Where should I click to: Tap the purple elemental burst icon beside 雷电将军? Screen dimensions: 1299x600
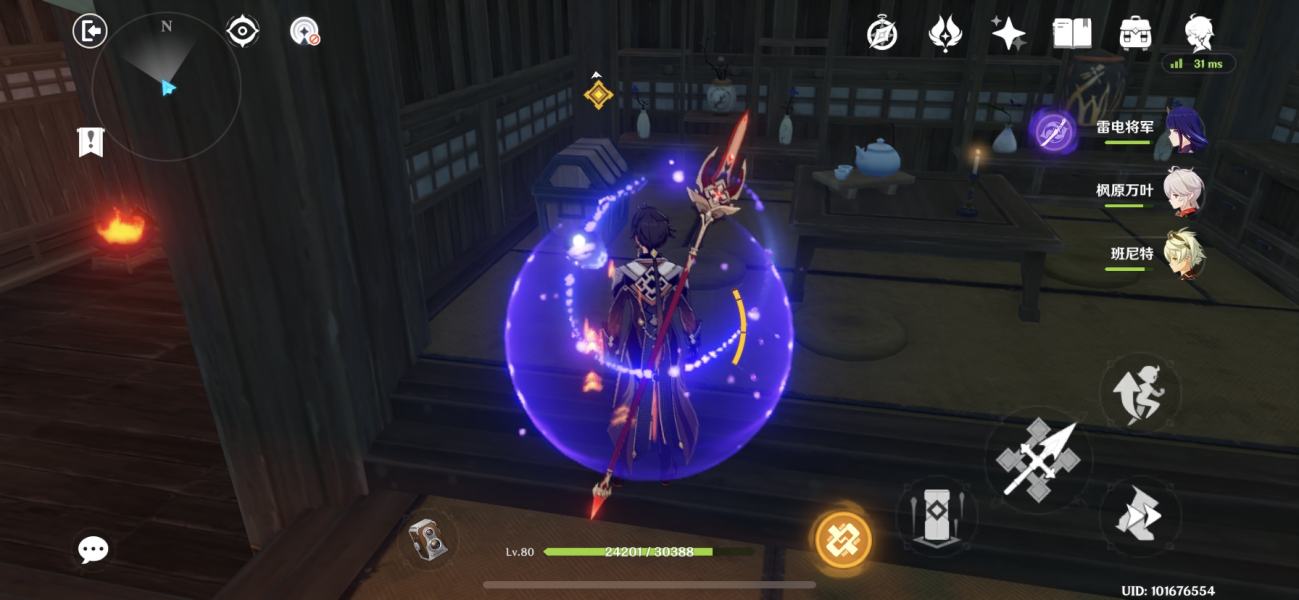coord(1053,131)
